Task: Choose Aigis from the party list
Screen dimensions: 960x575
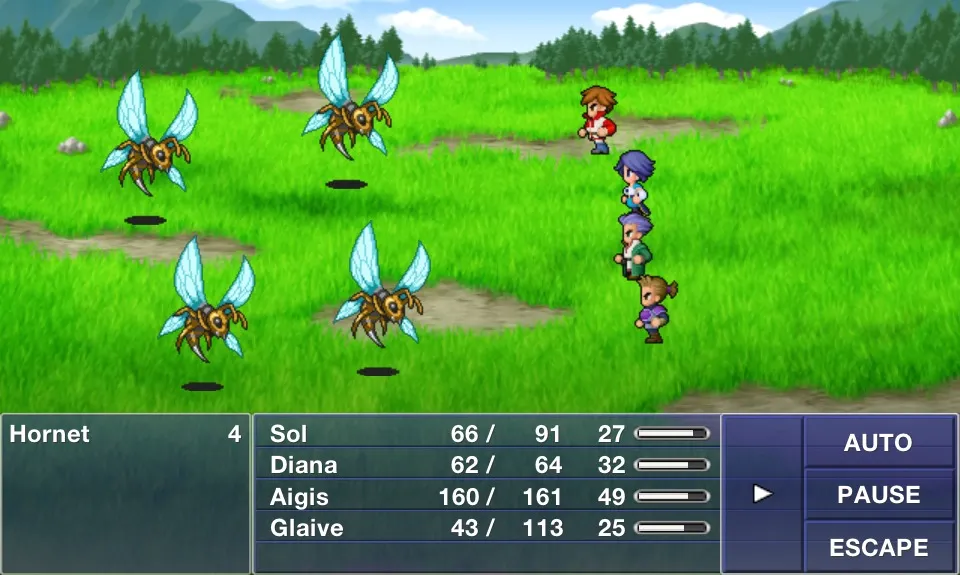Action: tap(486, 497)
